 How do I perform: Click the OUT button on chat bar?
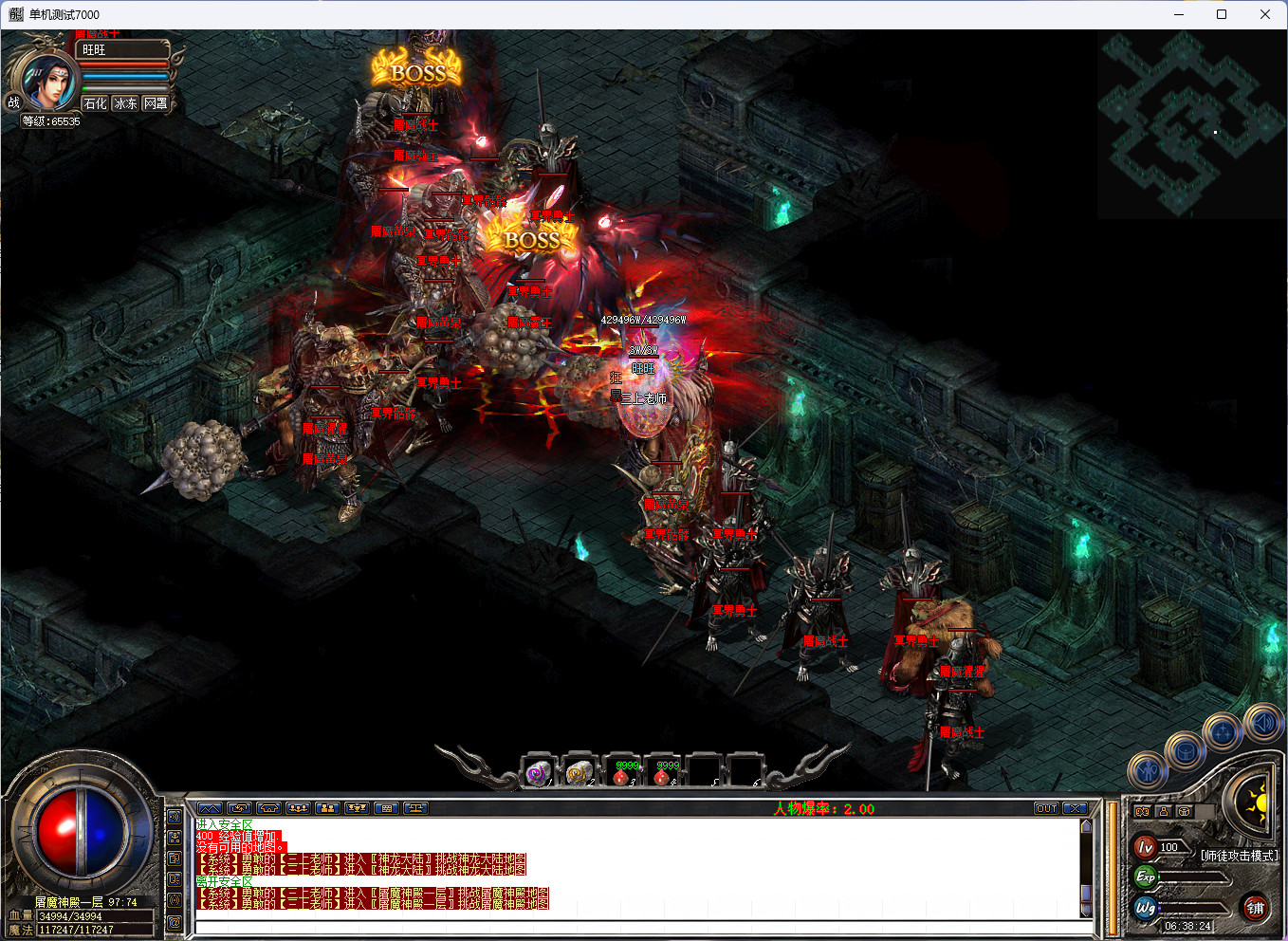pyautogui.click(x=1046, y=808)
